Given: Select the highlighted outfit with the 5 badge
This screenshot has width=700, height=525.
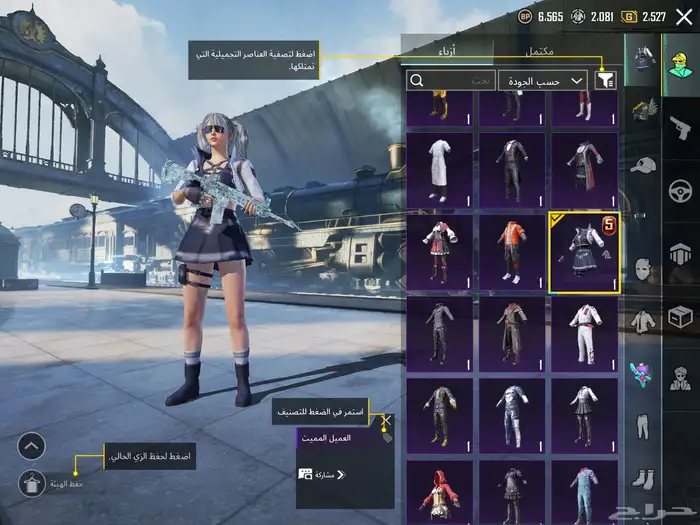Looking at the screenshot, I should [x=584, y=254].
